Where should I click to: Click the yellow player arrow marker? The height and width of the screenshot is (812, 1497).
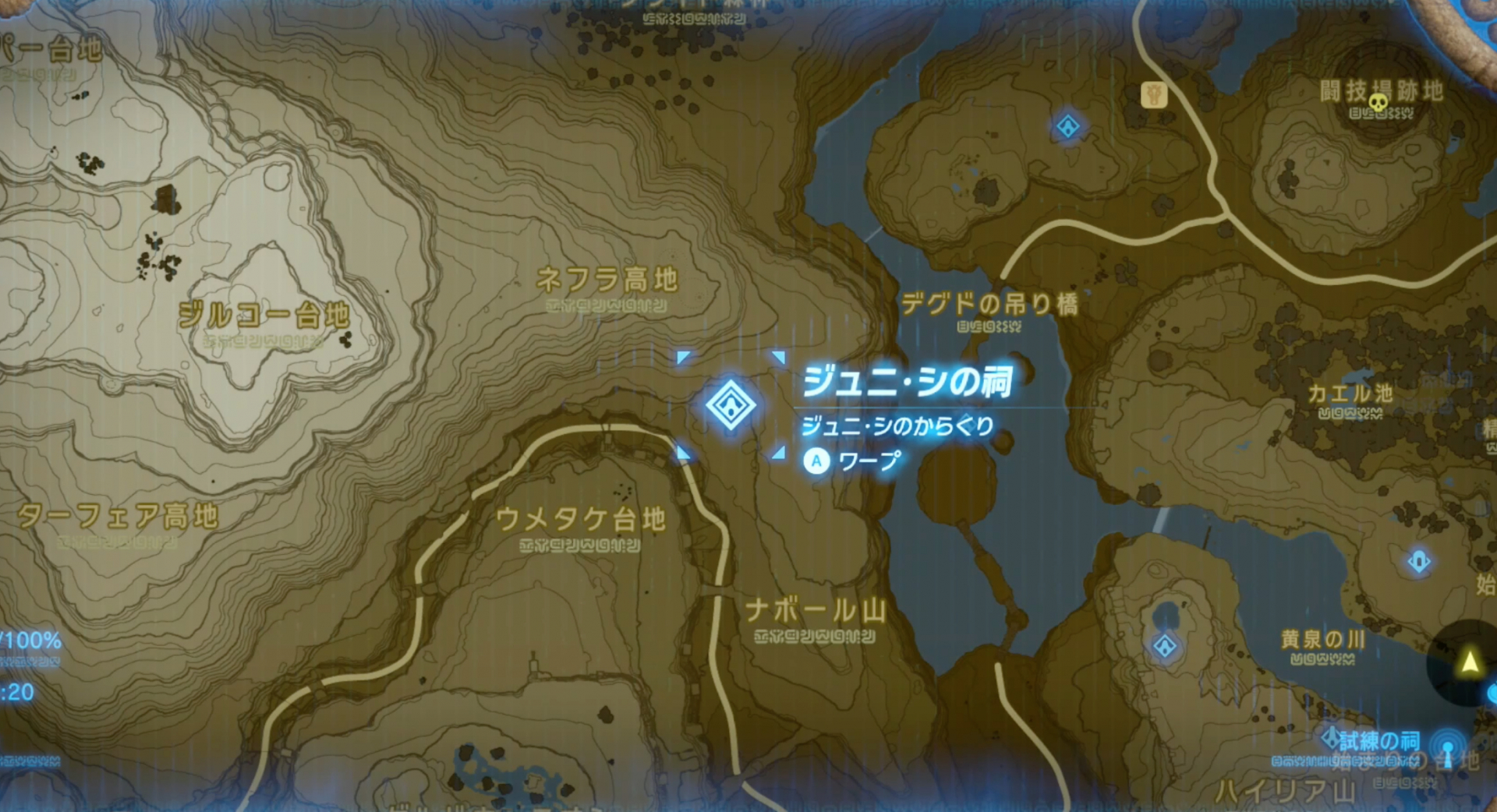[x=1470, y=662]
